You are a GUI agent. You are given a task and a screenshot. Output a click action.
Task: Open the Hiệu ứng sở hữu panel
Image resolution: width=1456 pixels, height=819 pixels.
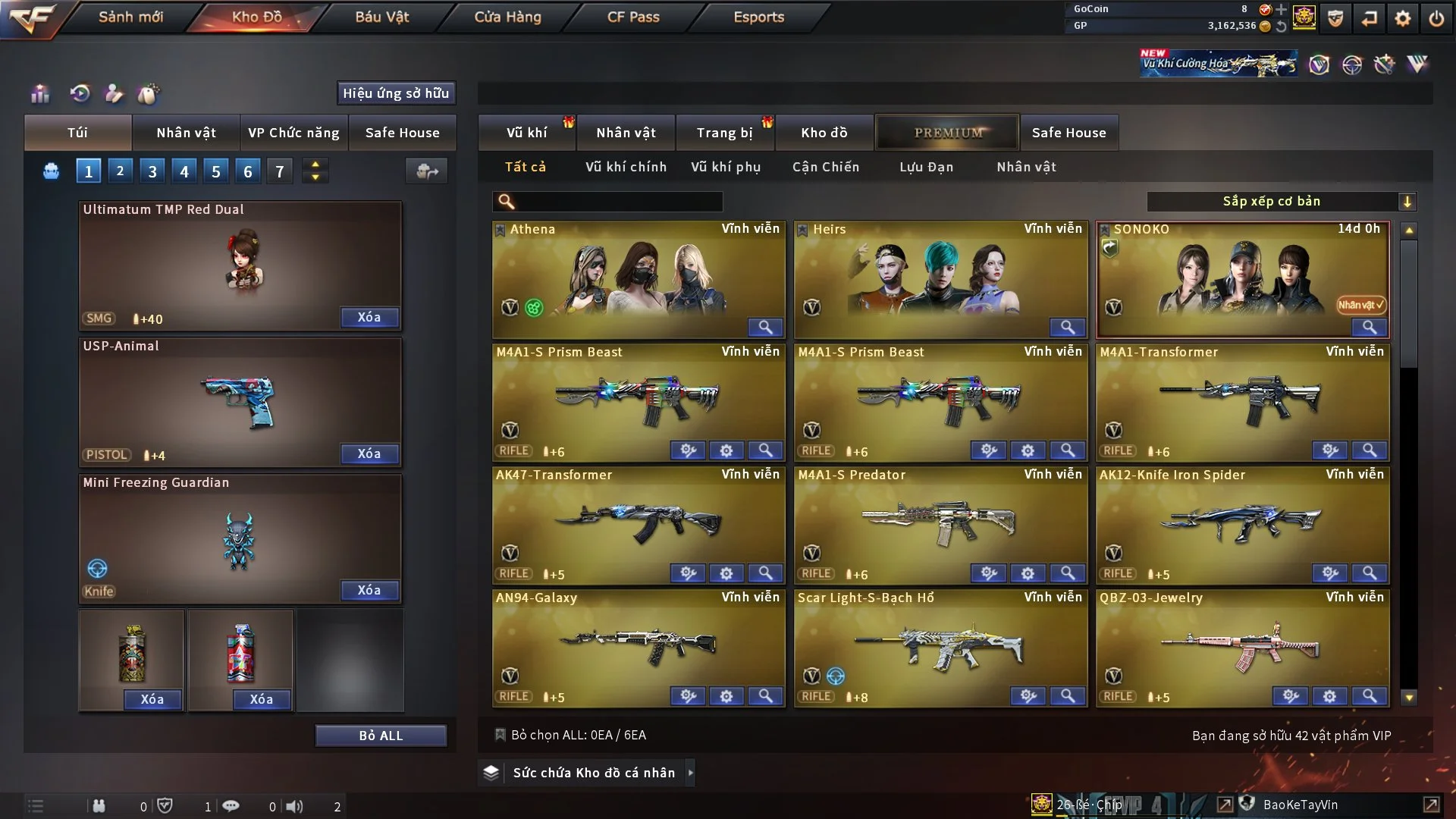point(395,93)
